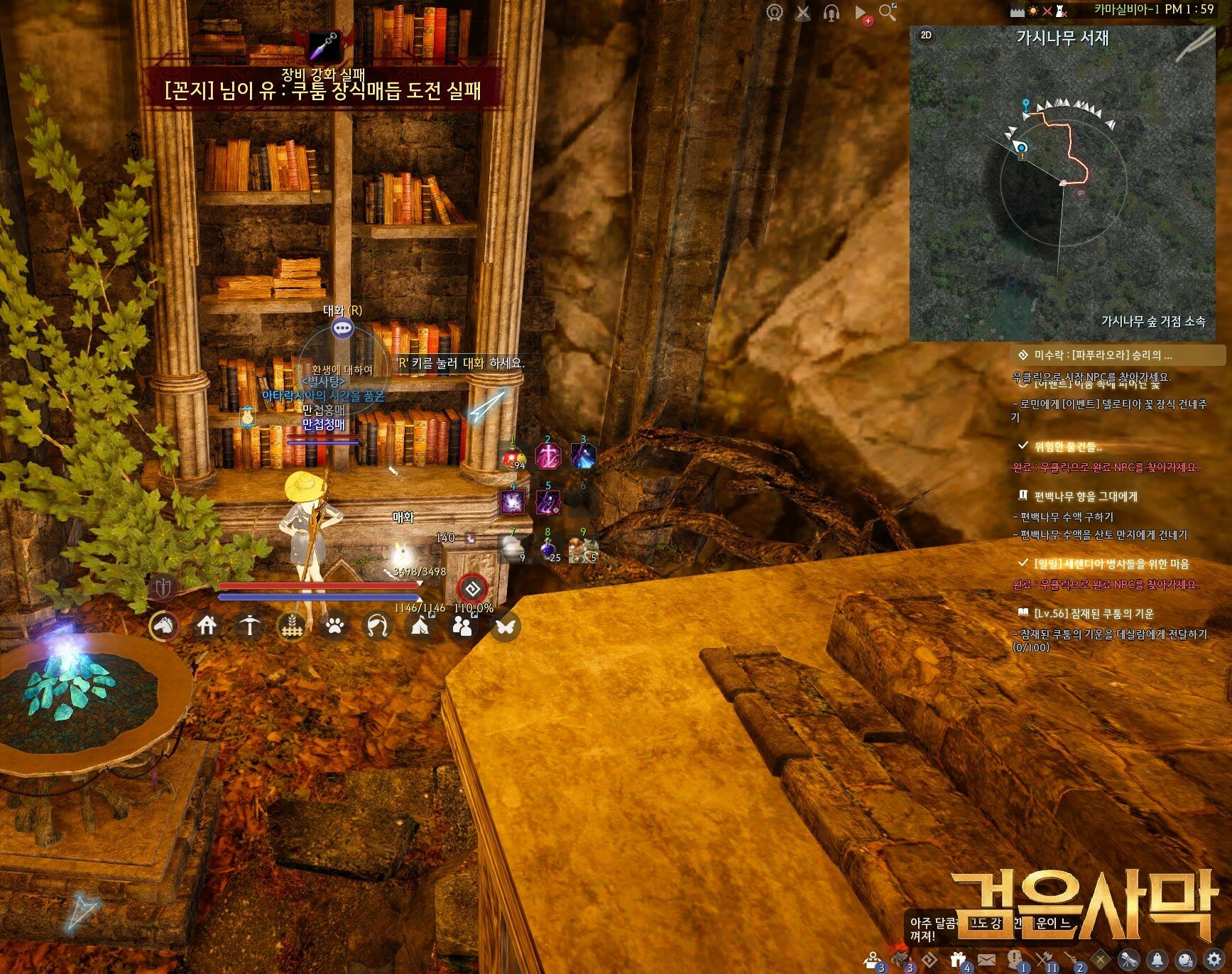Select the 편백나무 향을 그대에게 quest entry
The width and height of the screenshot is (1232, 974).
[1085, 496]
